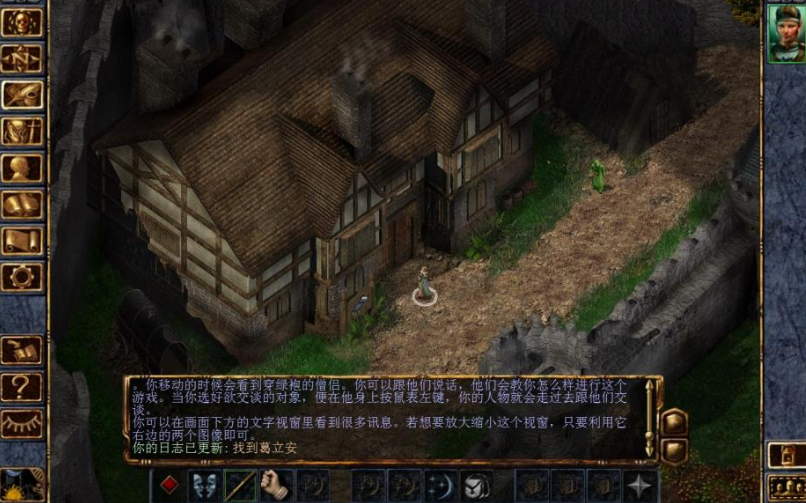This screenshot has height=503, width=806.
Task: Open the four-pointed star abilities button
Action: pyautogui.click(x=638, y=486)
